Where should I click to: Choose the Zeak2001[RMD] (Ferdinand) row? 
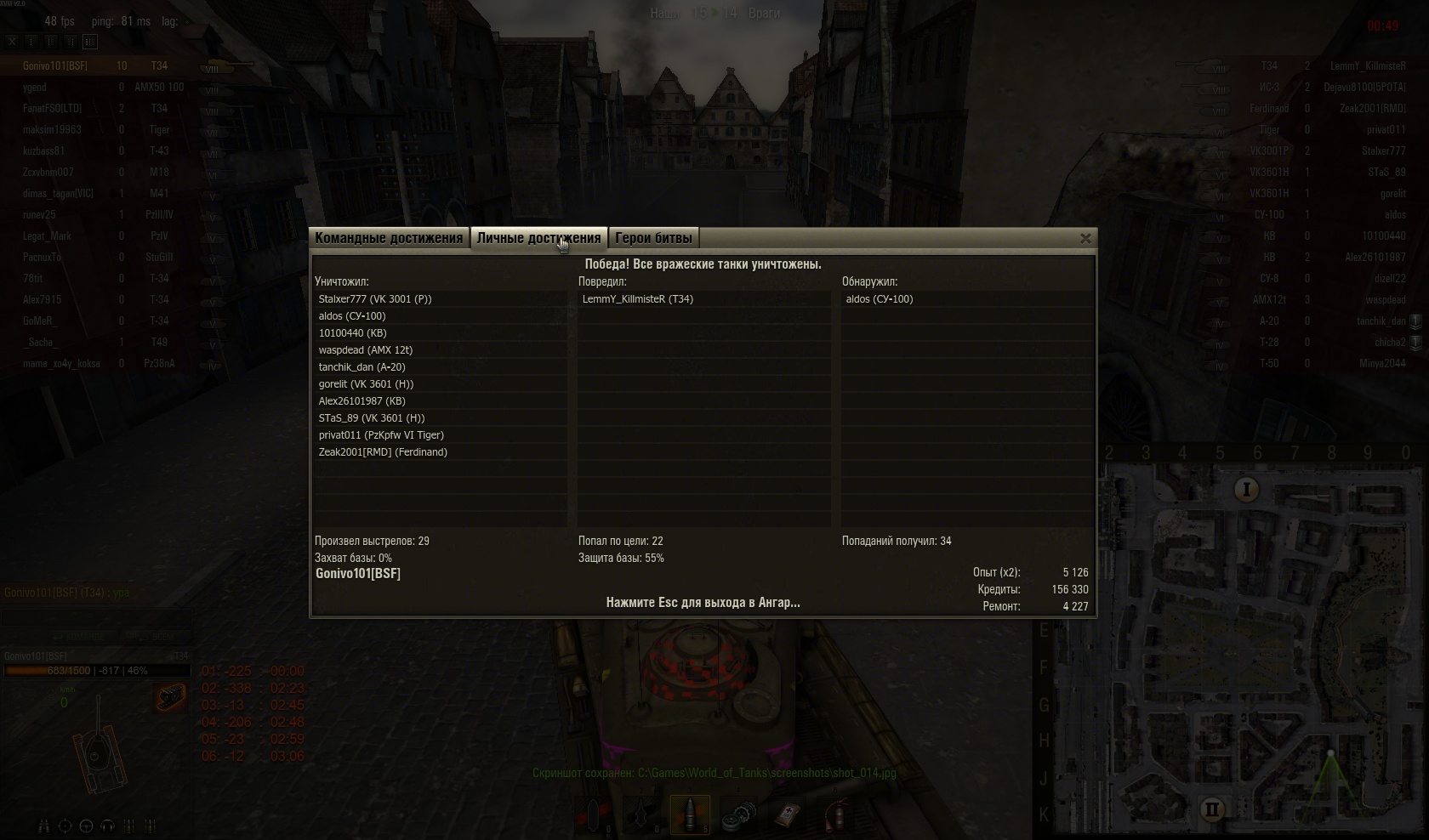click(x=383, y=452)
